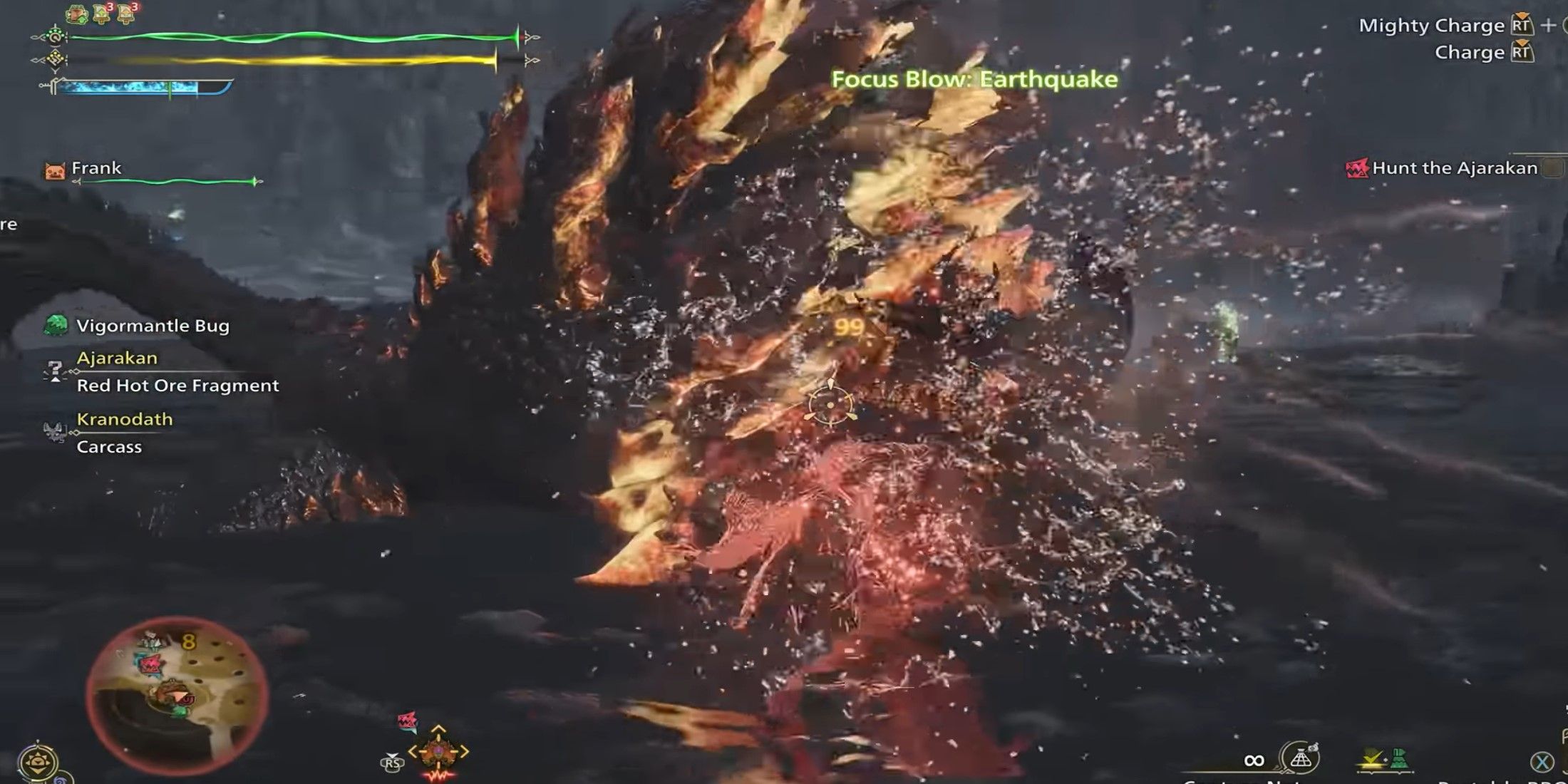The width and height of the screenshot is (1568, 784).
Task: Click the demon drug buff icon top-left
Action: (x=76, y=13)
